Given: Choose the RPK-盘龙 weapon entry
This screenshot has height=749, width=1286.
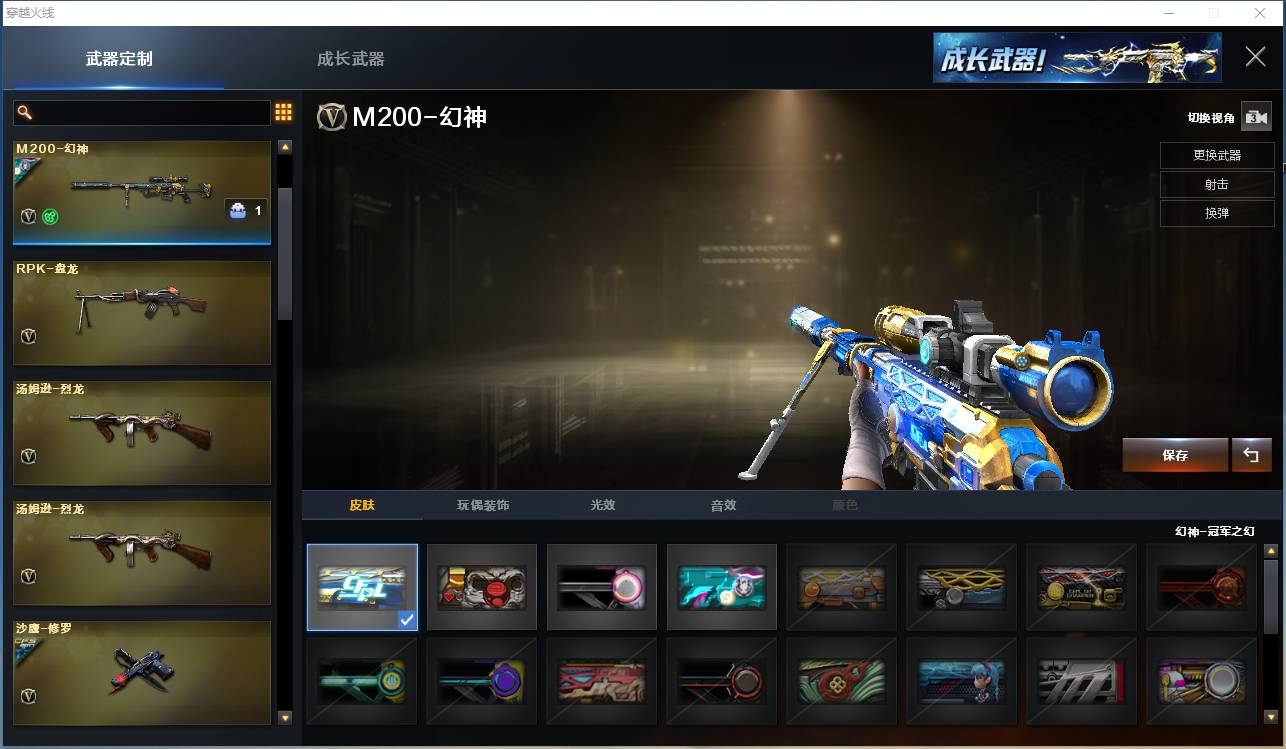Looking at the screenshot, I should click(142, 313).
